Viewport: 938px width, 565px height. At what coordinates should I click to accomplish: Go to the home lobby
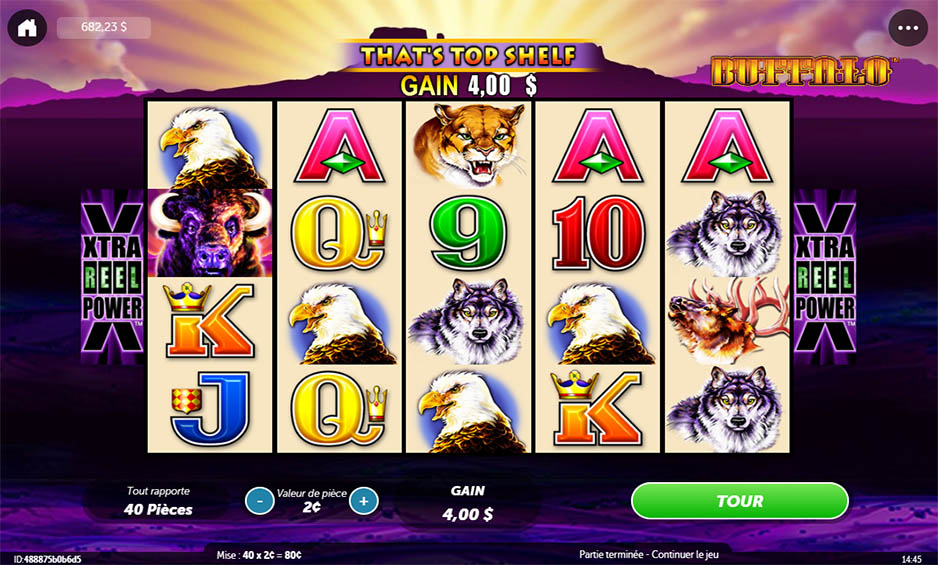[x=27, y=28]
